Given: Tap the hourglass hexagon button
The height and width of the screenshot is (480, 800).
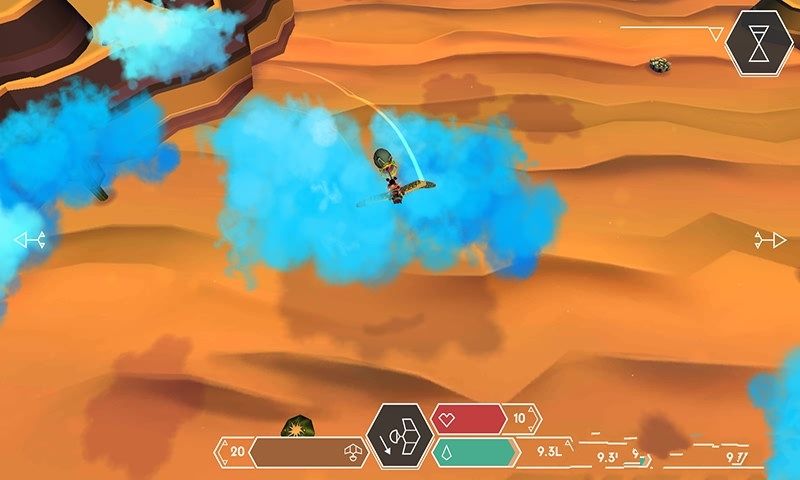Looking at the screenshot, I should 759,41.
